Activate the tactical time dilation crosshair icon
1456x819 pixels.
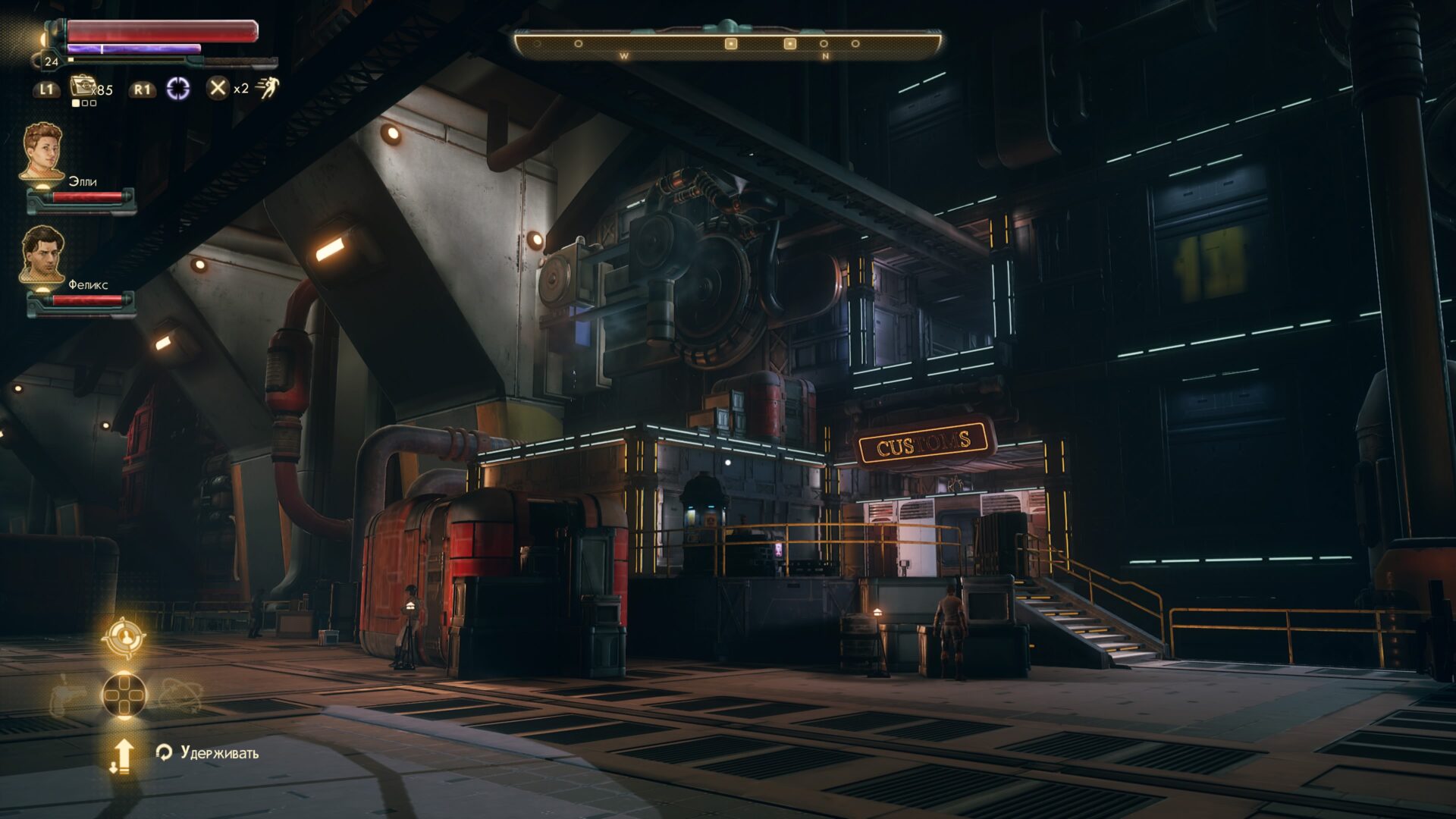pos(178,89)
